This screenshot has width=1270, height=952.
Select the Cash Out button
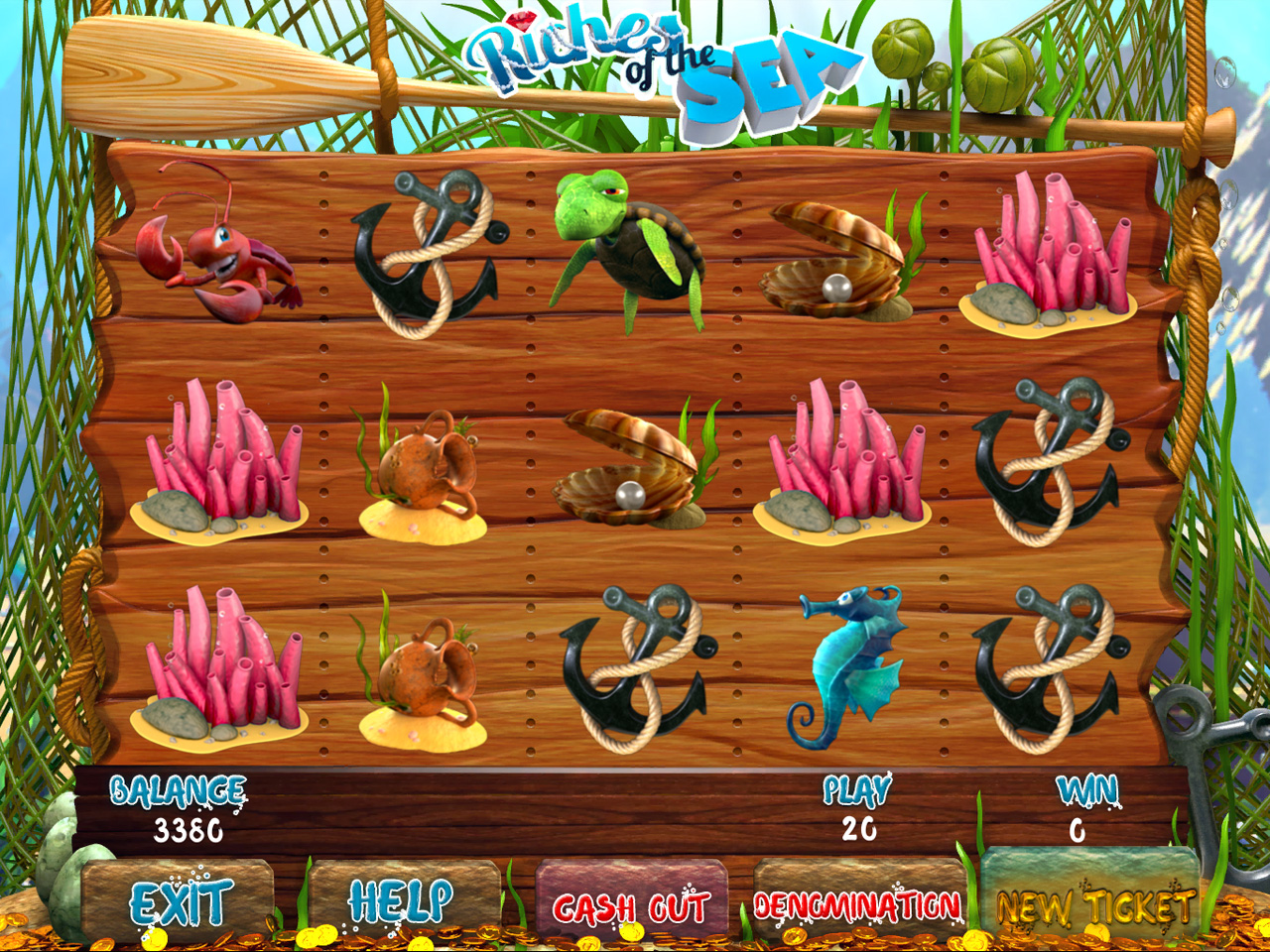(x=631, y=905)
